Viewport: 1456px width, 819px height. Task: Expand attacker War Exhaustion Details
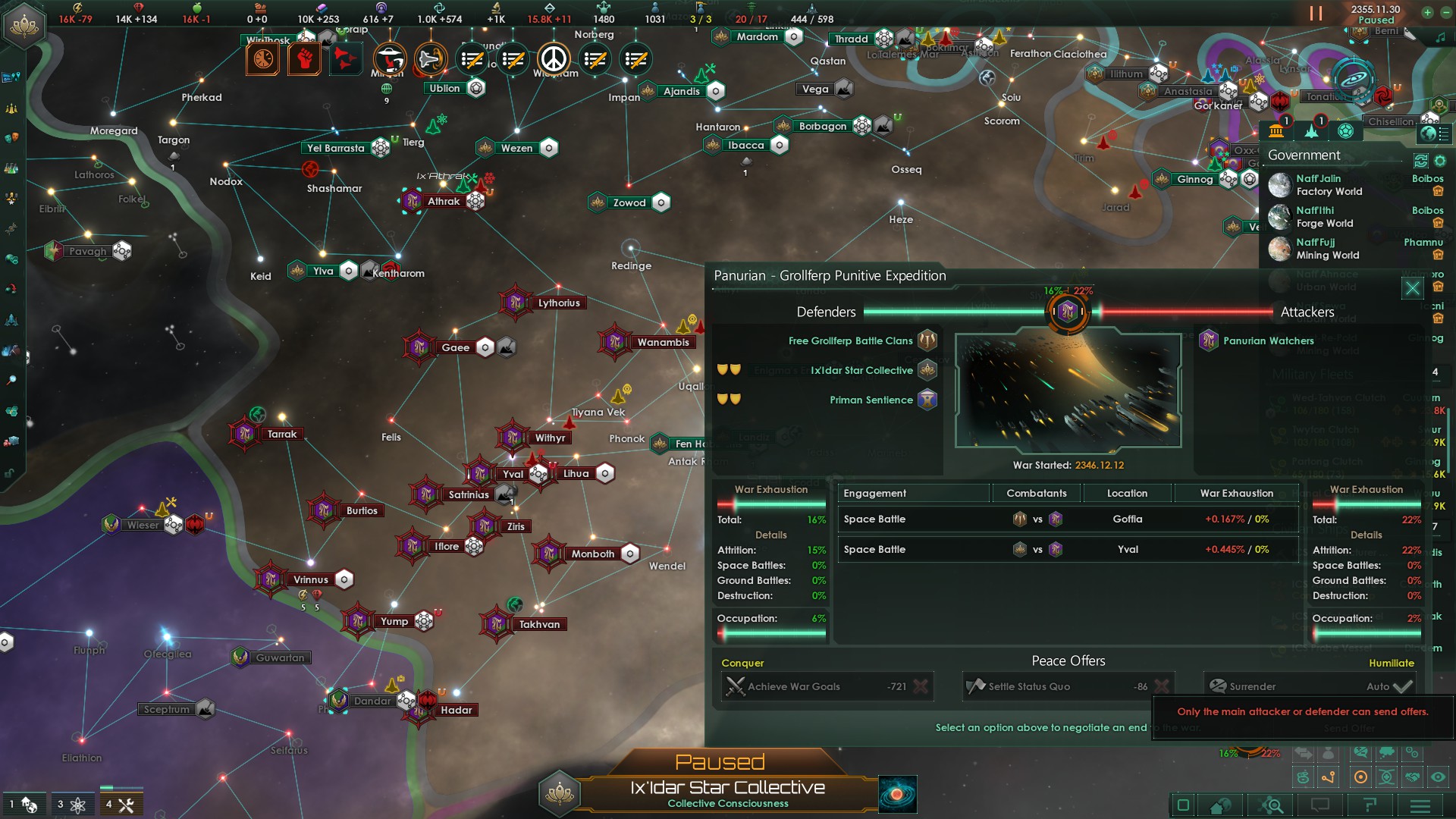point(1367,535)
